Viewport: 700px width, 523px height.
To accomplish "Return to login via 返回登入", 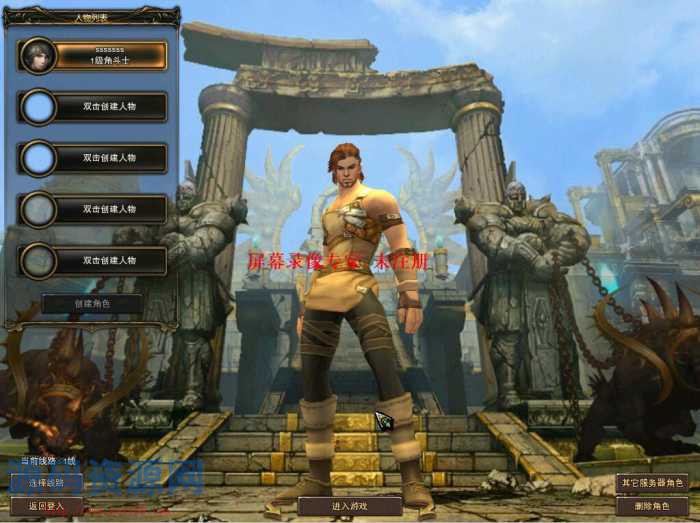I will (x=46, y=506).
